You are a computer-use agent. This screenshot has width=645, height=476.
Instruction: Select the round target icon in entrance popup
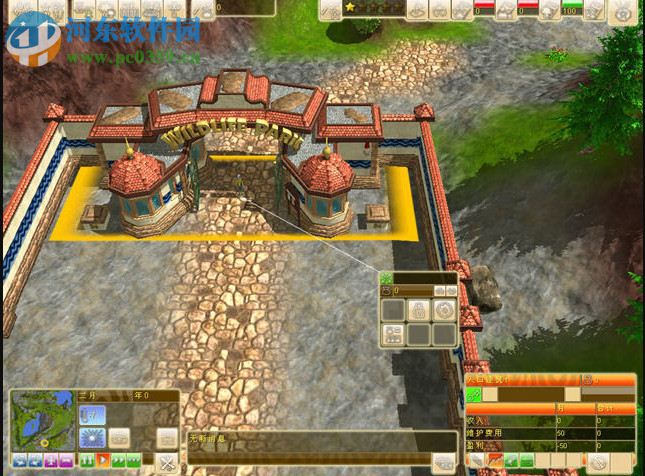pos(444,310)
